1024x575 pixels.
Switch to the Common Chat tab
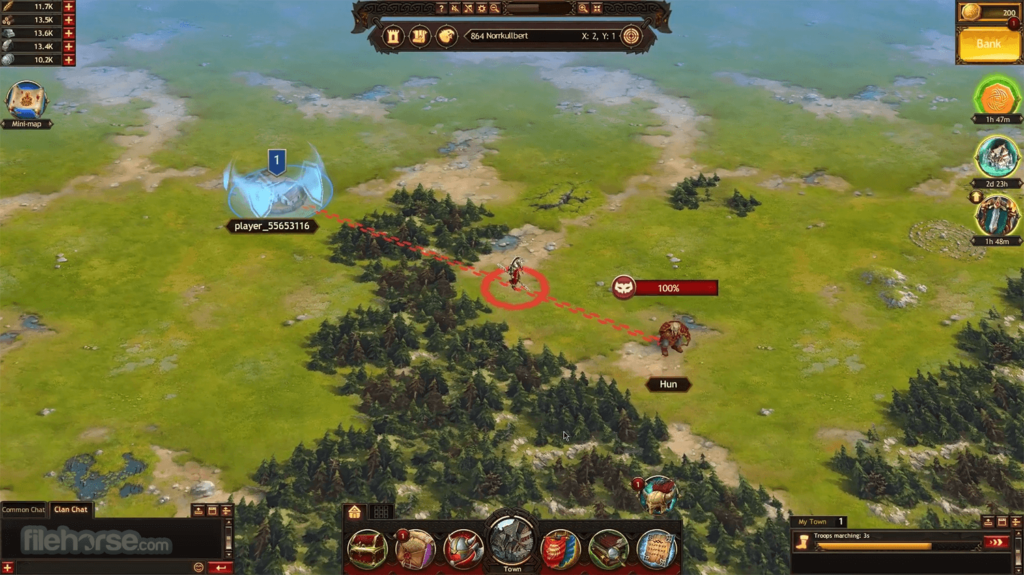tap(24, 510)
